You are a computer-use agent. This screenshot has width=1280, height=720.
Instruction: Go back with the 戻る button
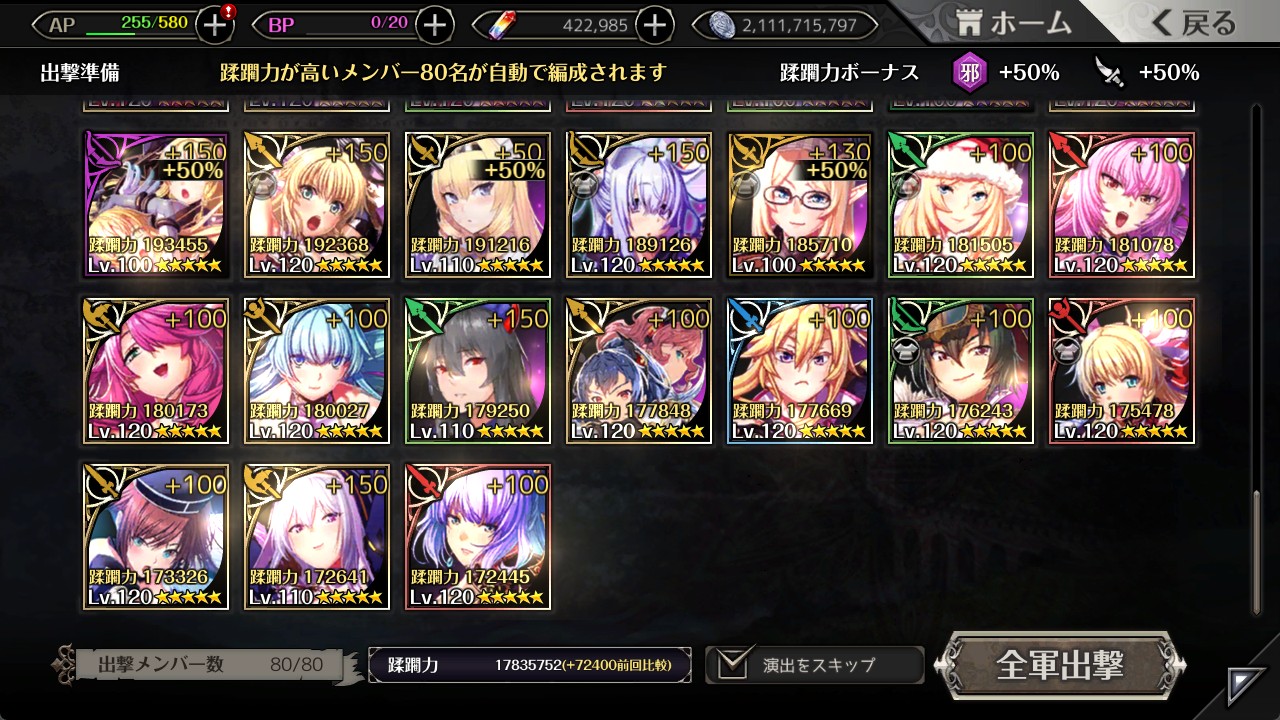(1193, 23)
